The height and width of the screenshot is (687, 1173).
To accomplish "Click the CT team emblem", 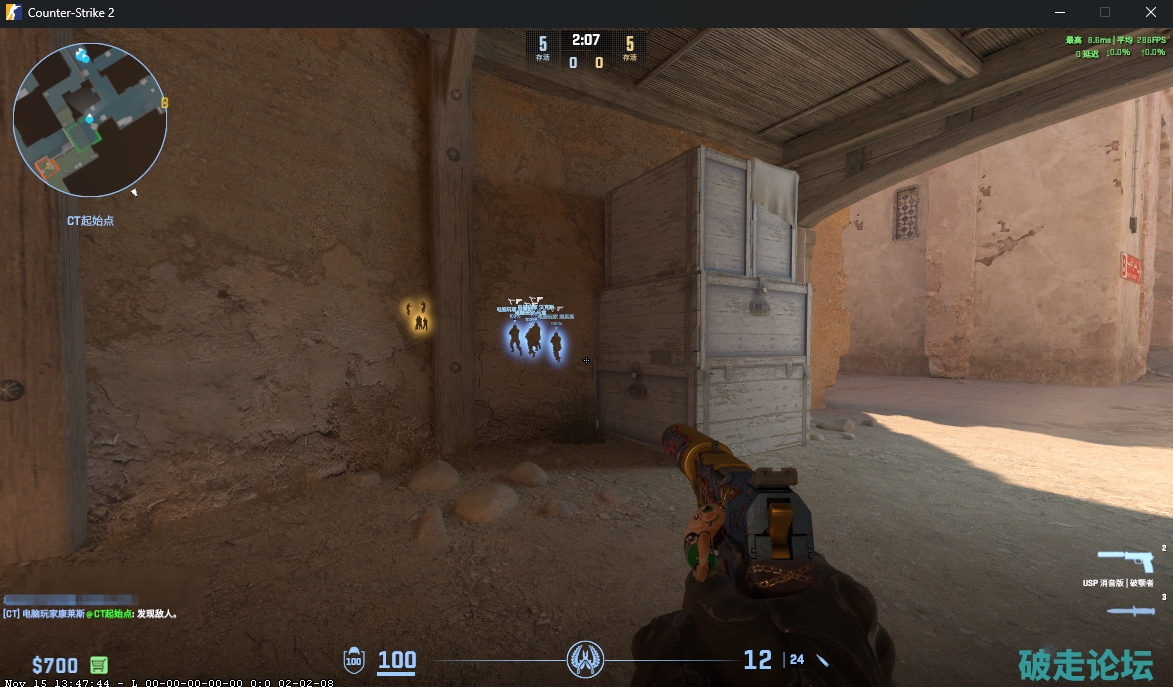I will coord(585,660).
